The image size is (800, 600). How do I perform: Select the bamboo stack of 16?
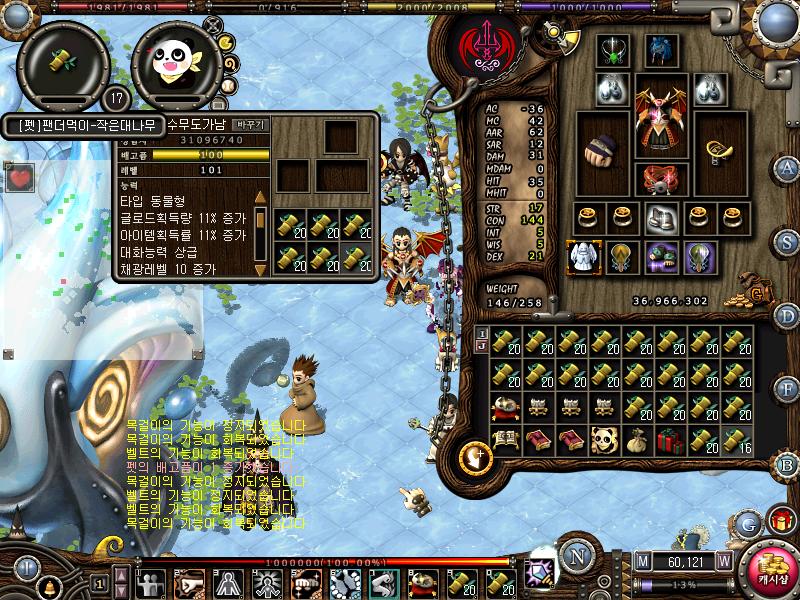tap(735, 440)
